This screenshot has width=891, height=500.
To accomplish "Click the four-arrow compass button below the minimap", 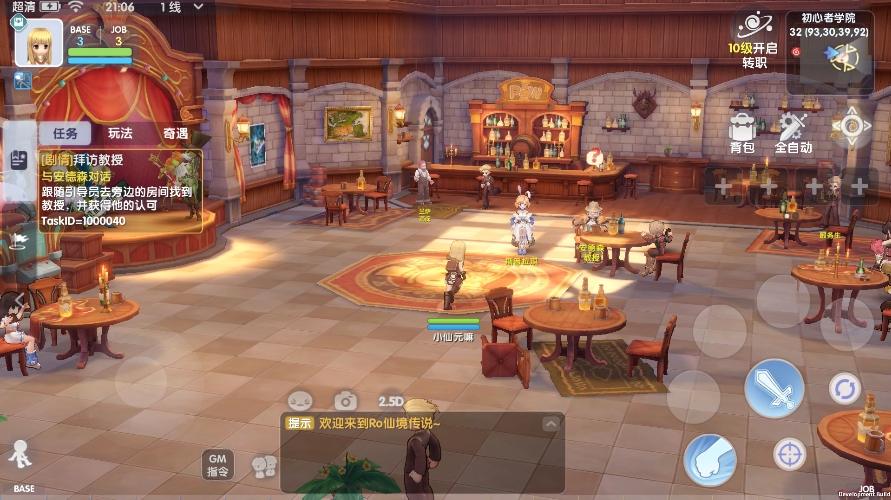I will click(x=852, y=126).
